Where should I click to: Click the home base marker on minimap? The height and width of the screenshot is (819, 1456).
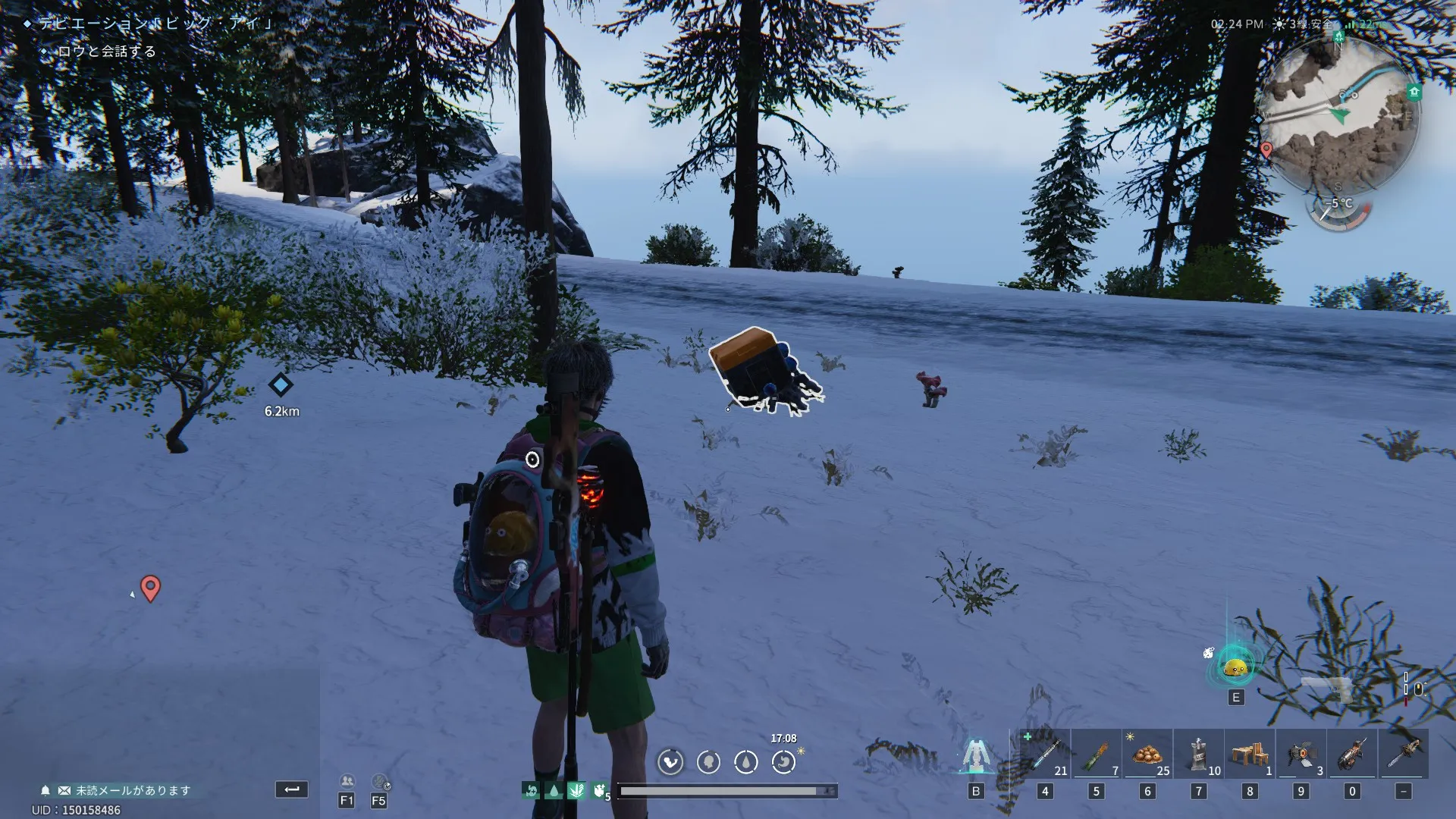(x=1414, y=93)
